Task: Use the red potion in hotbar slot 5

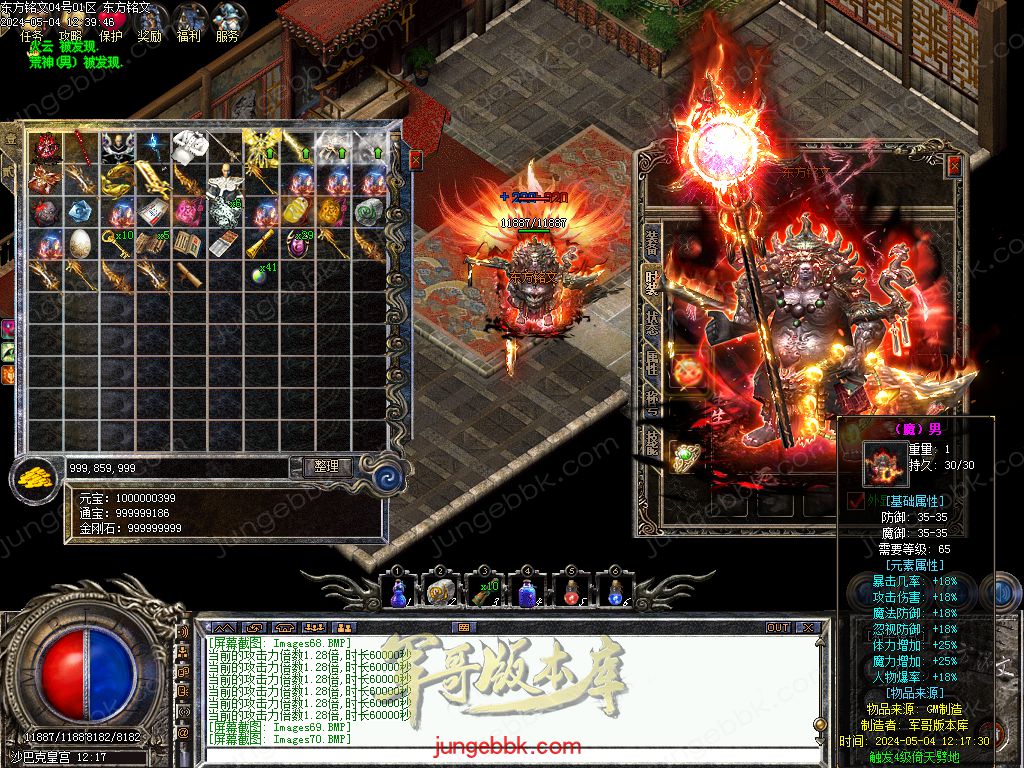Action: coord(571,593)
